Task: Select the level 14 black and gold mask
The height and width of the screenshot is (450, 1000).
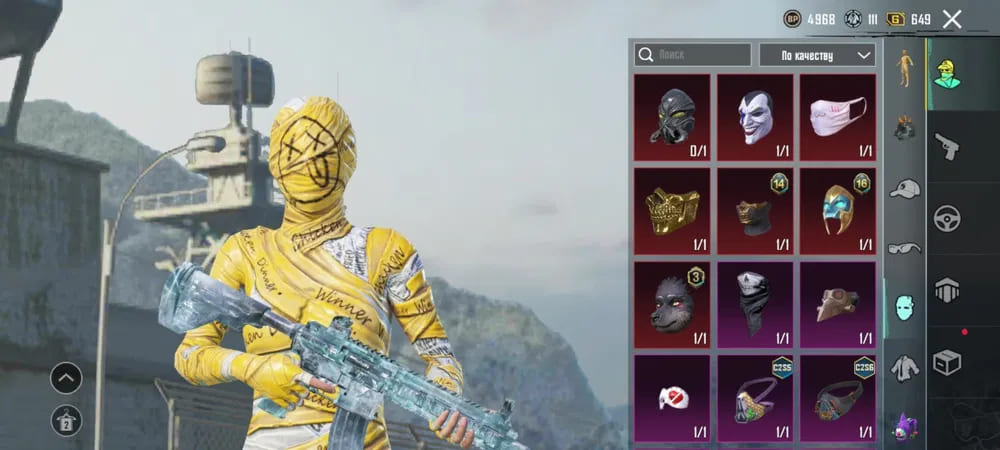Action: coord(755,210)
